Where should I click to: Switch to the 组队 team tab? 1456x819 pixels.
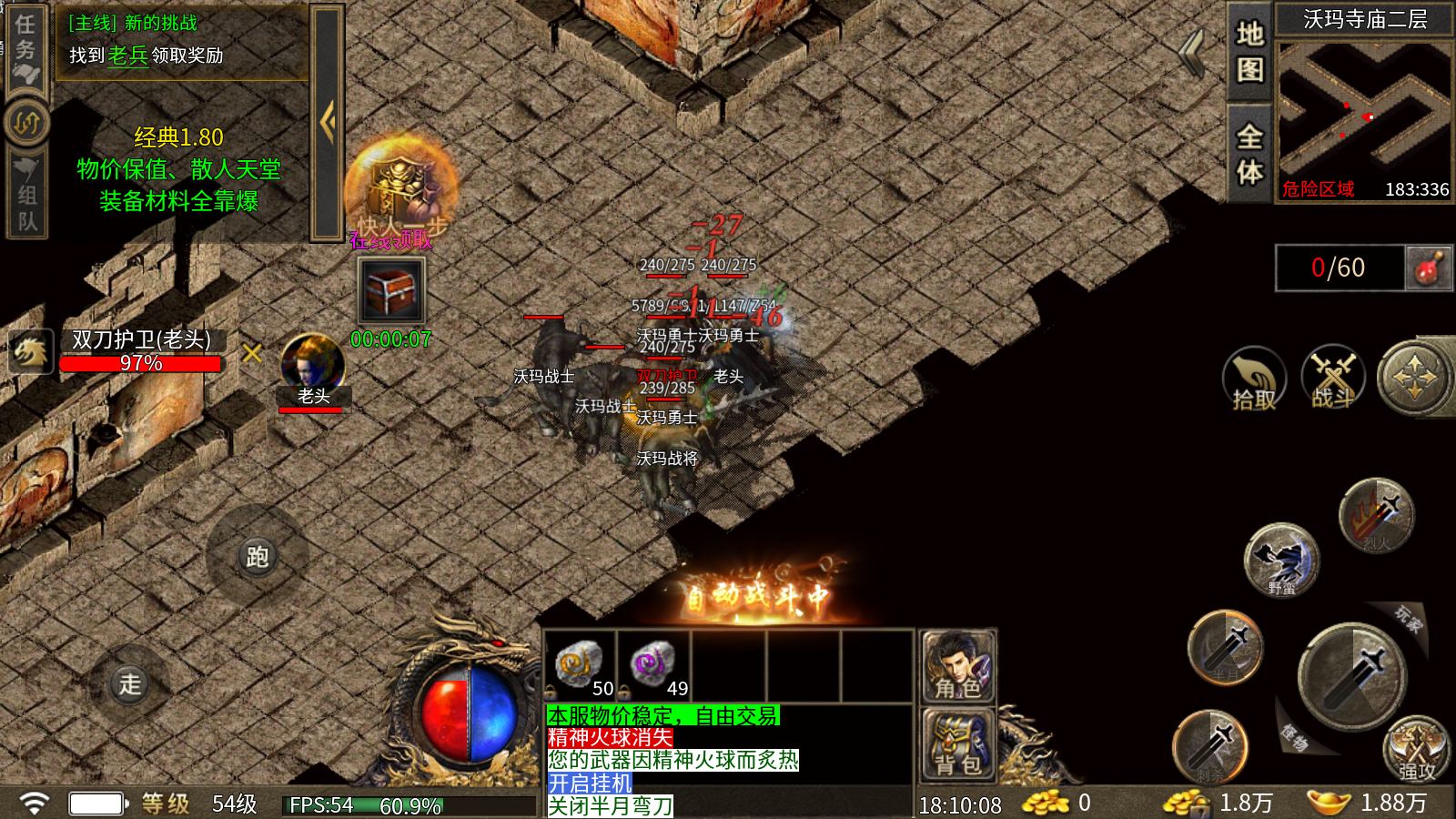coord(26,196)
